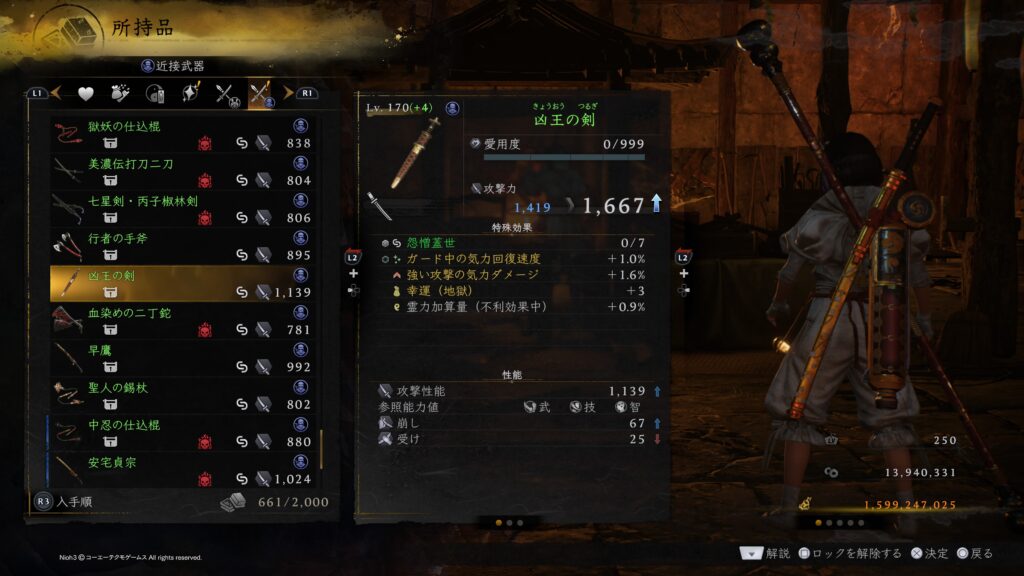Screen dimensions: 1024x576
Task: Click the right arrow beside the category tabs
Action: (x=288, y=93)
